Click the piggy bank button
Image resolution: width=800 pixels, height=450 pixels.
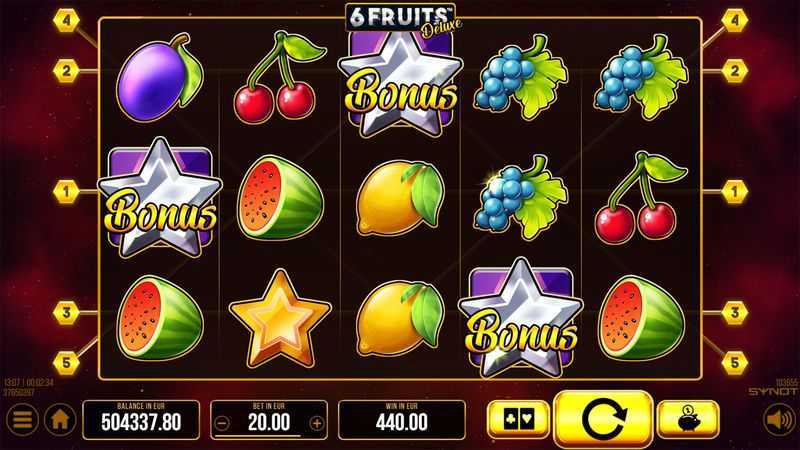(x=689, y=420)
